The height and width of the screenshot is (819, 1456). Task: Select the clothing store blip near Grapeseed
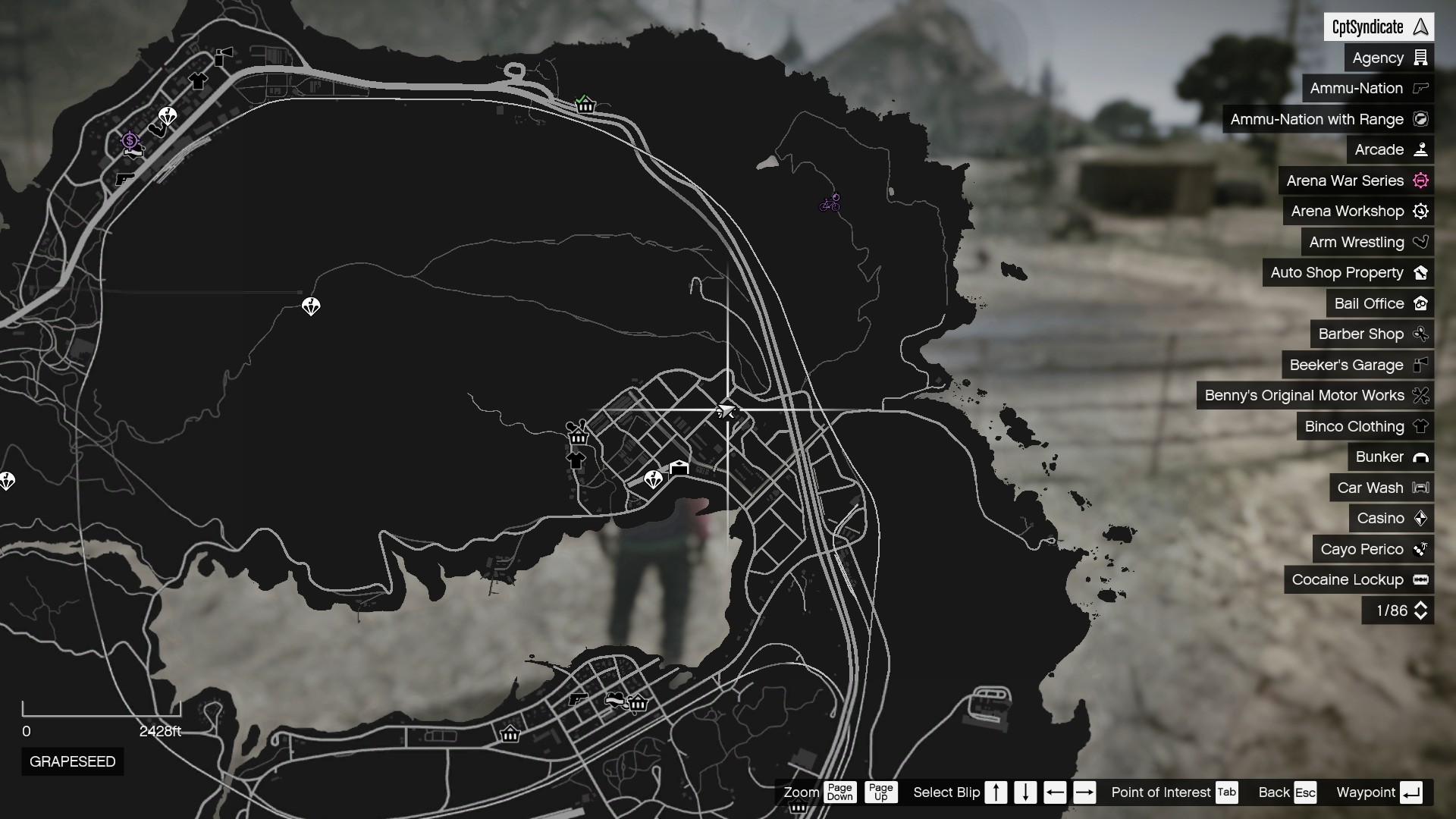click(x=577, y=460)
